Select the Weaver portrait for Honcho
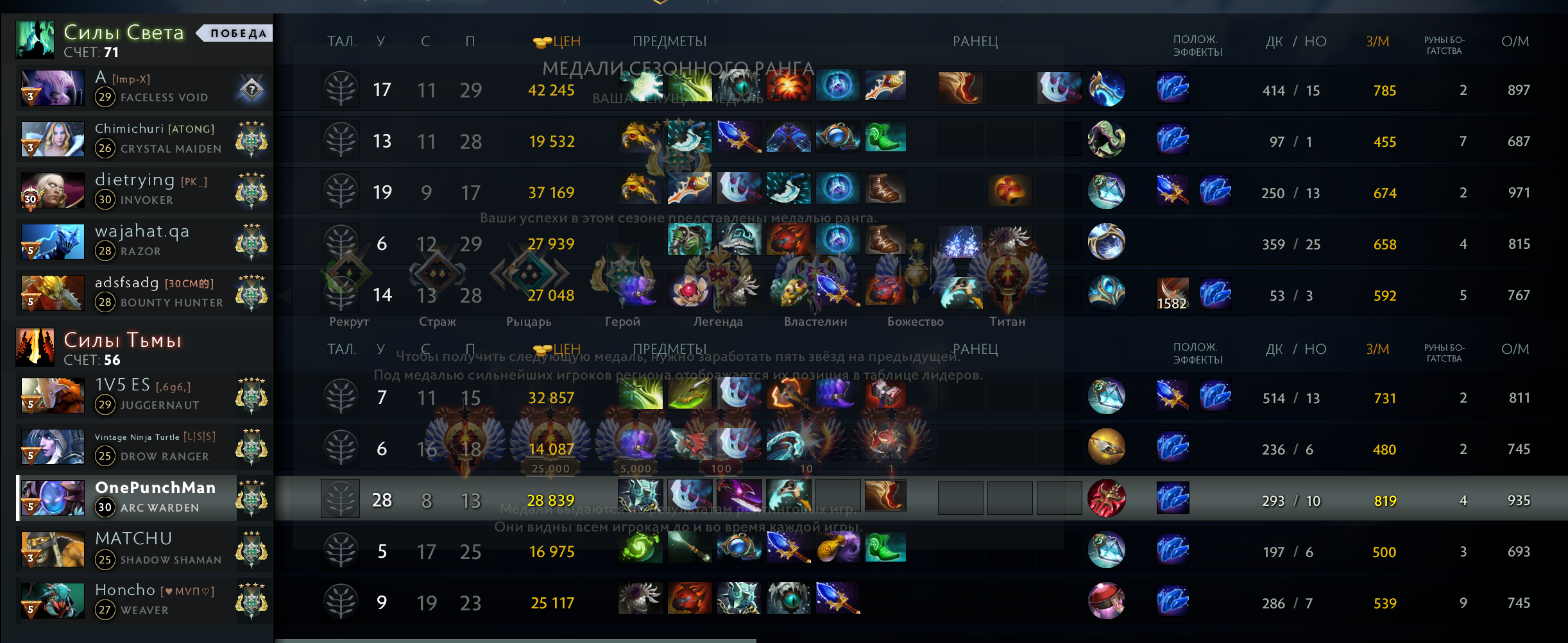Screen dimensions: 1568x643 [x=53, y=601]
